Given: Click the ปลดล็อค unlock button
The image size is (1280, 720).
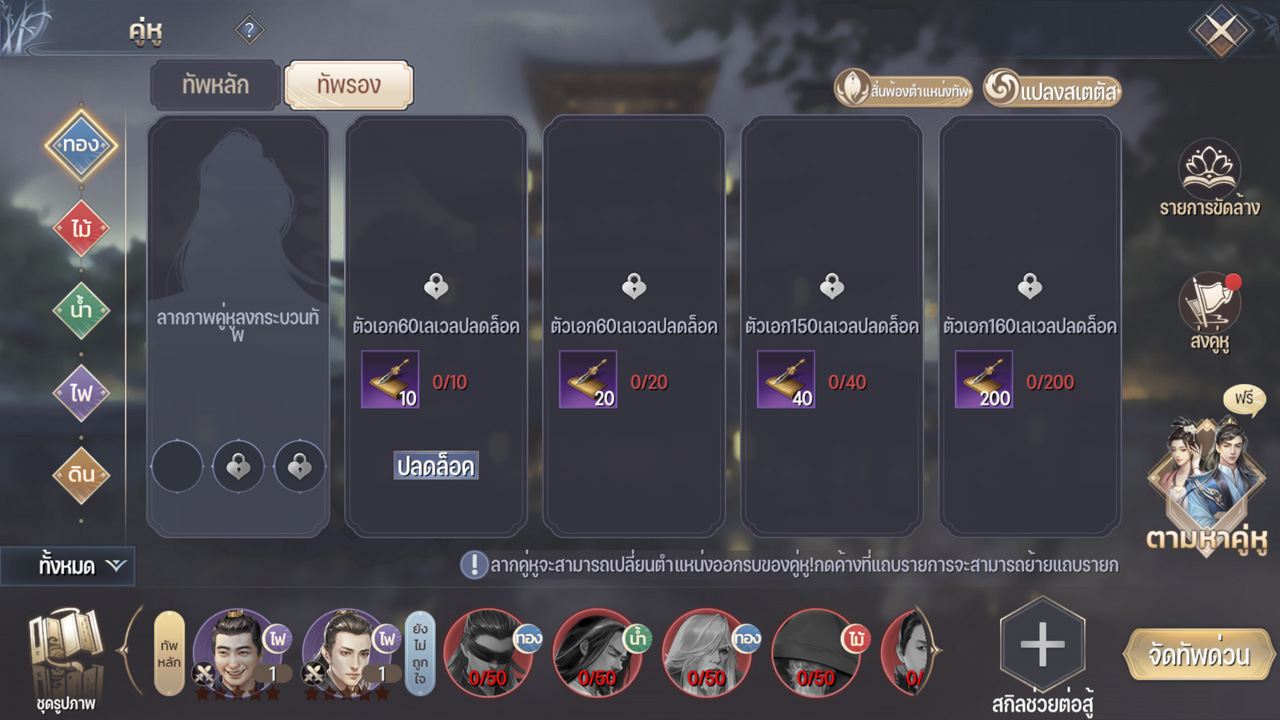Looking at the screenshot, I should pyautogui.click(x=436, y=466).
